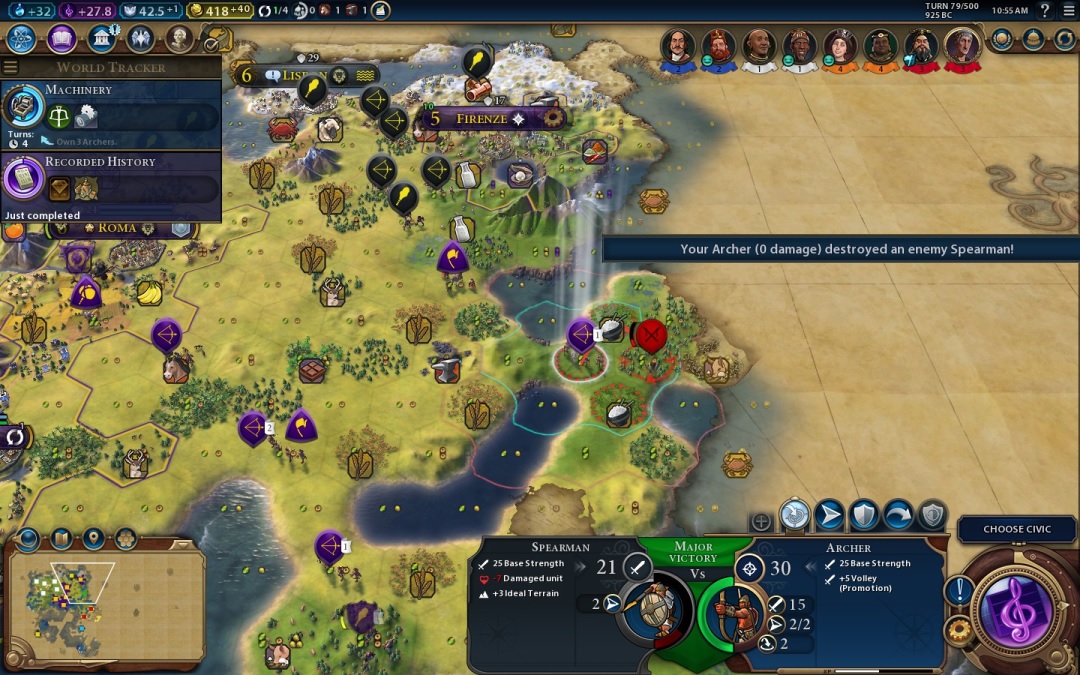
Task: Click the purple treble clef civic notification
Action: pos(1017,609)
